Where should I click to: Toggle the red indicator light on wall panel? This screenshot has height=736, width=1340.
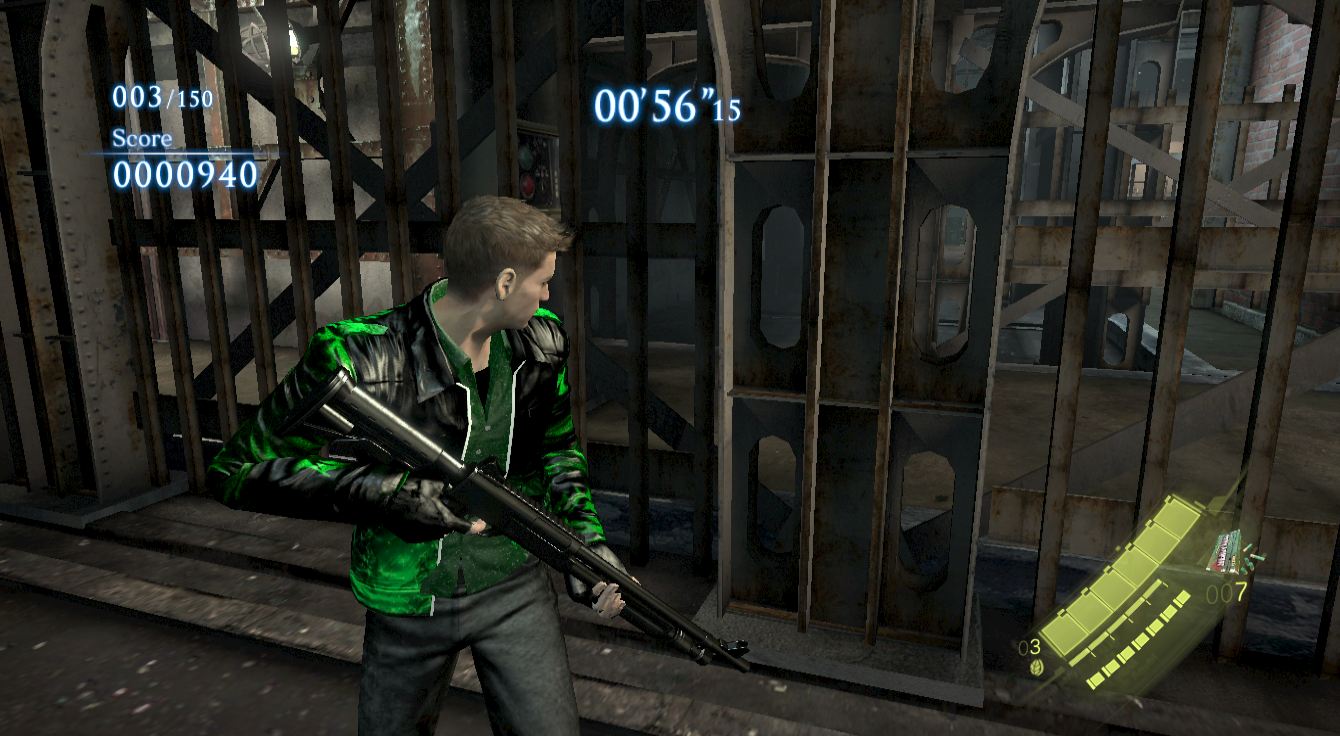point(526,184)
